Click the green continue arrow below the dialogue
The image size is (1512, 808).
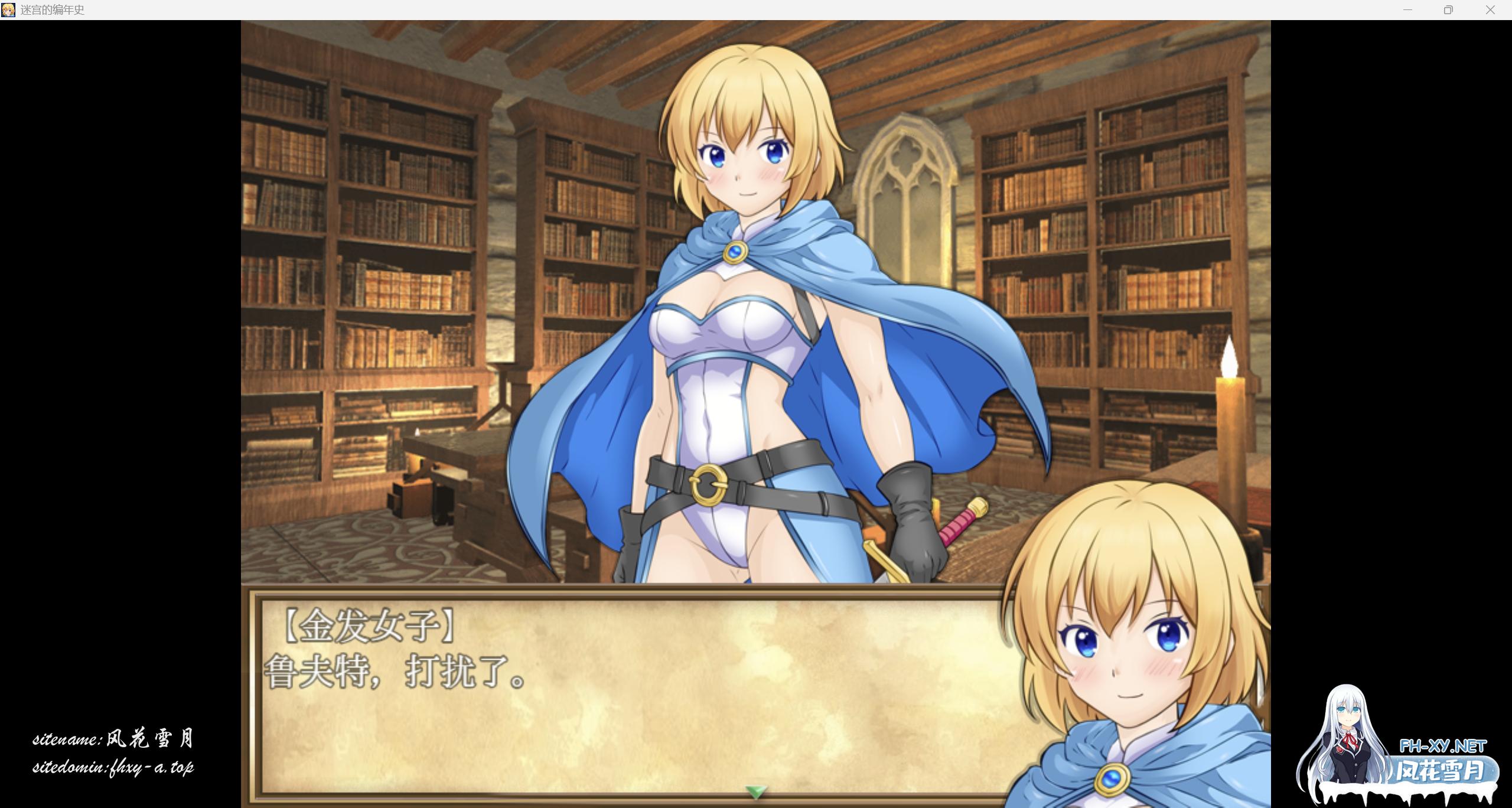755,791
